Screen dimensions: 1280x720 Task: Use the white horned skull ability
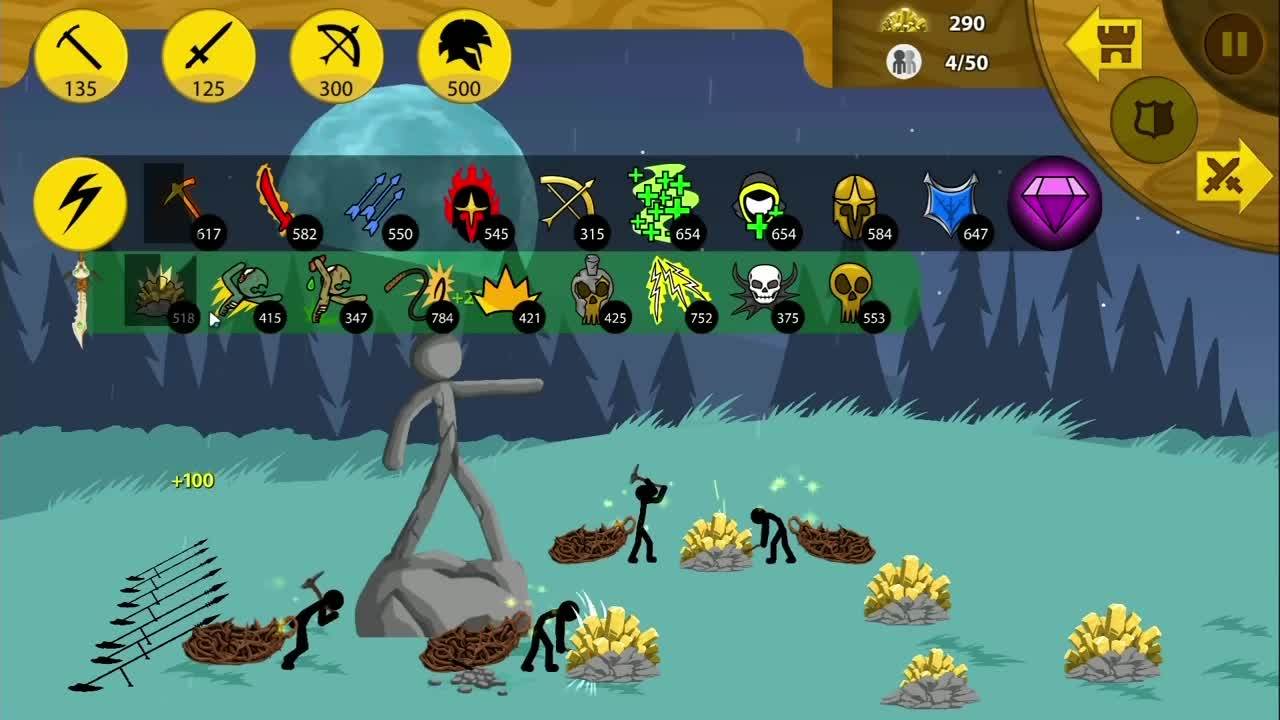(x=764, y=290)
